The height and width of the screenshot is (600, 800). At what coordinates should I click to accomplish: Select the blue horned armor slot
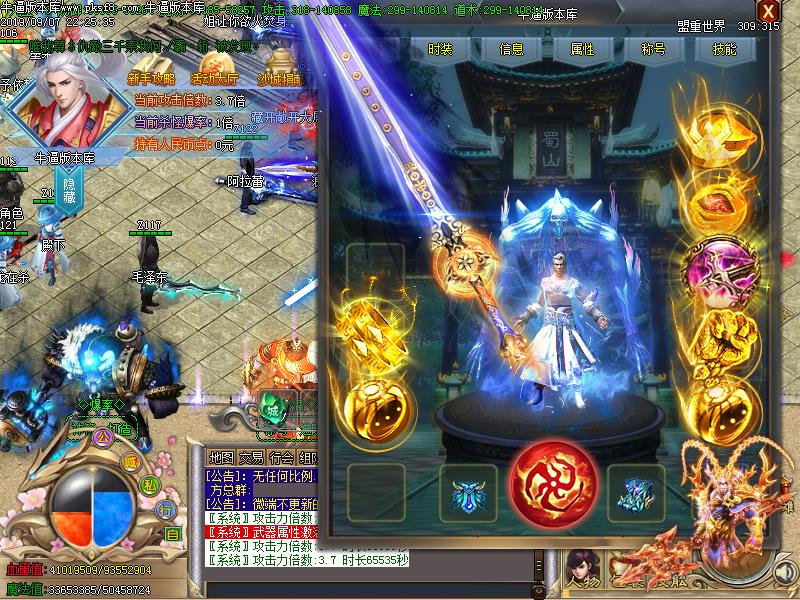pos(469,493)
